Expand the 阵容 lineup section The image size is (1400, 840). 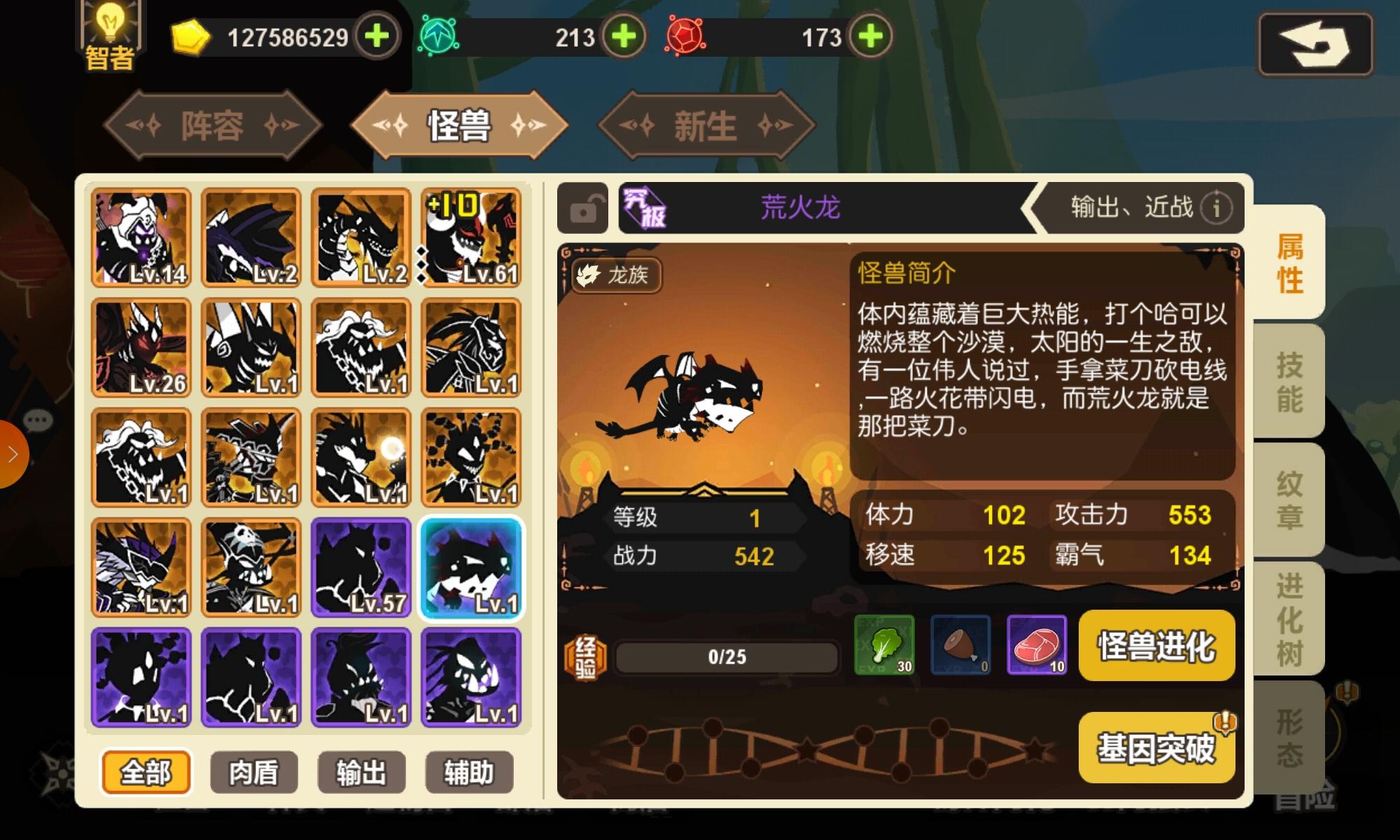[212, 125]
